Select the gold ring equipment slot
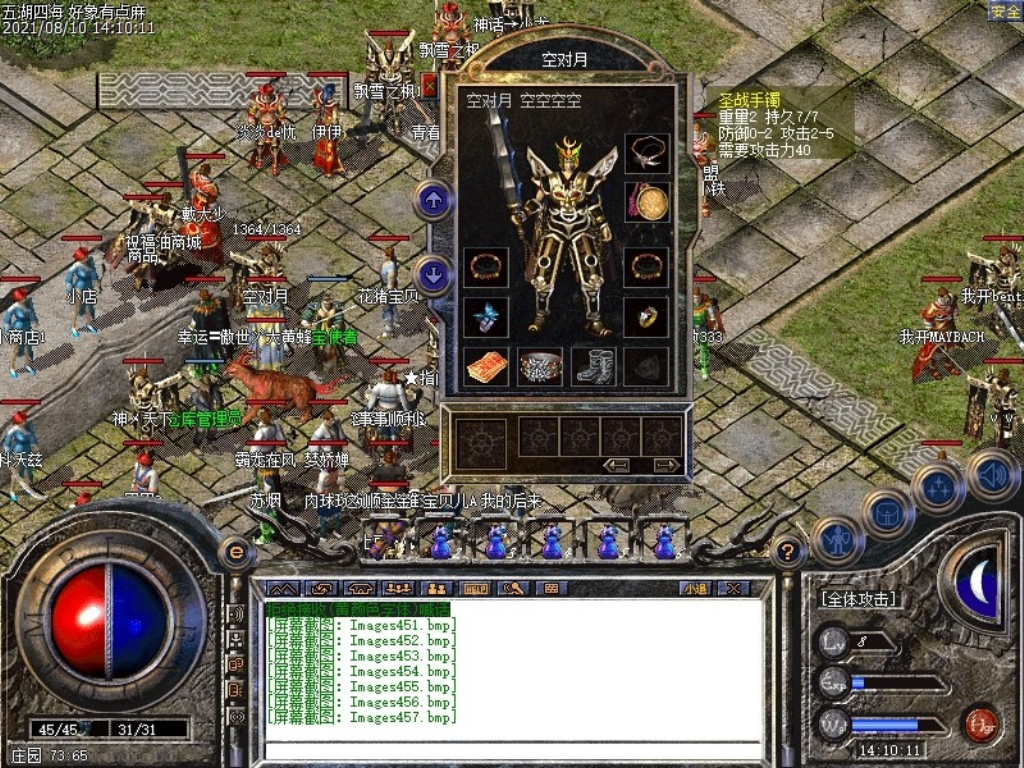 (x=647, y=317)
